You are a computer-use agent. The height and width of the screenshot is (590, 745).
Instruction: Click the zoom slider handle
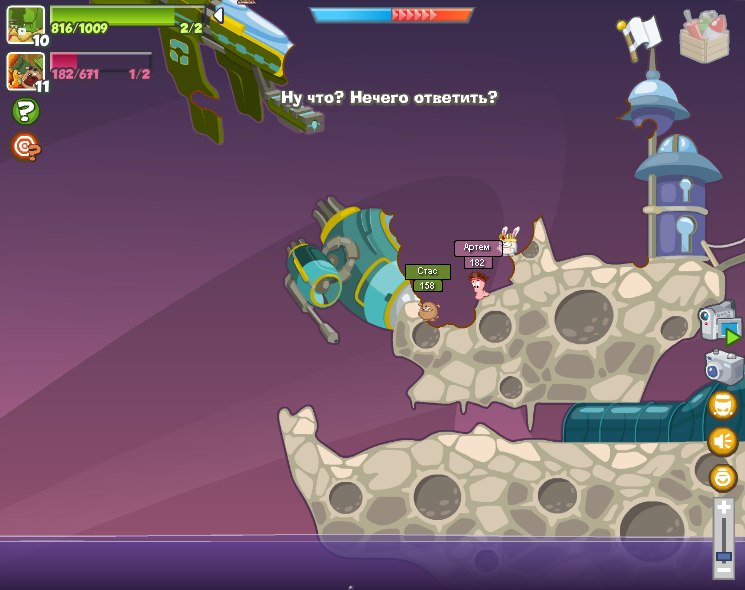click(x=723, y=556)
